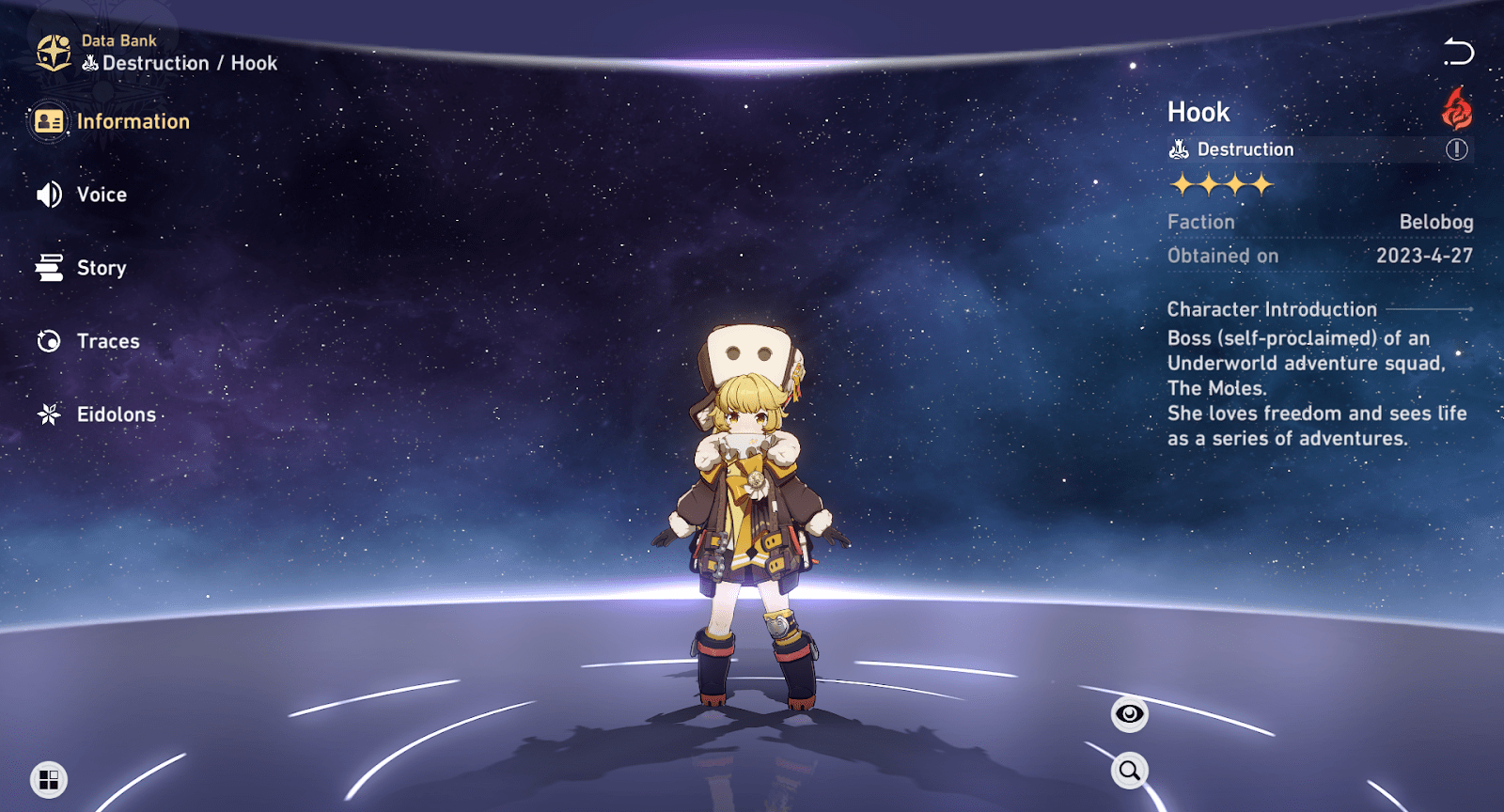
Task: Switch to the Eidolons tab
Action: [x=115, y=414]
